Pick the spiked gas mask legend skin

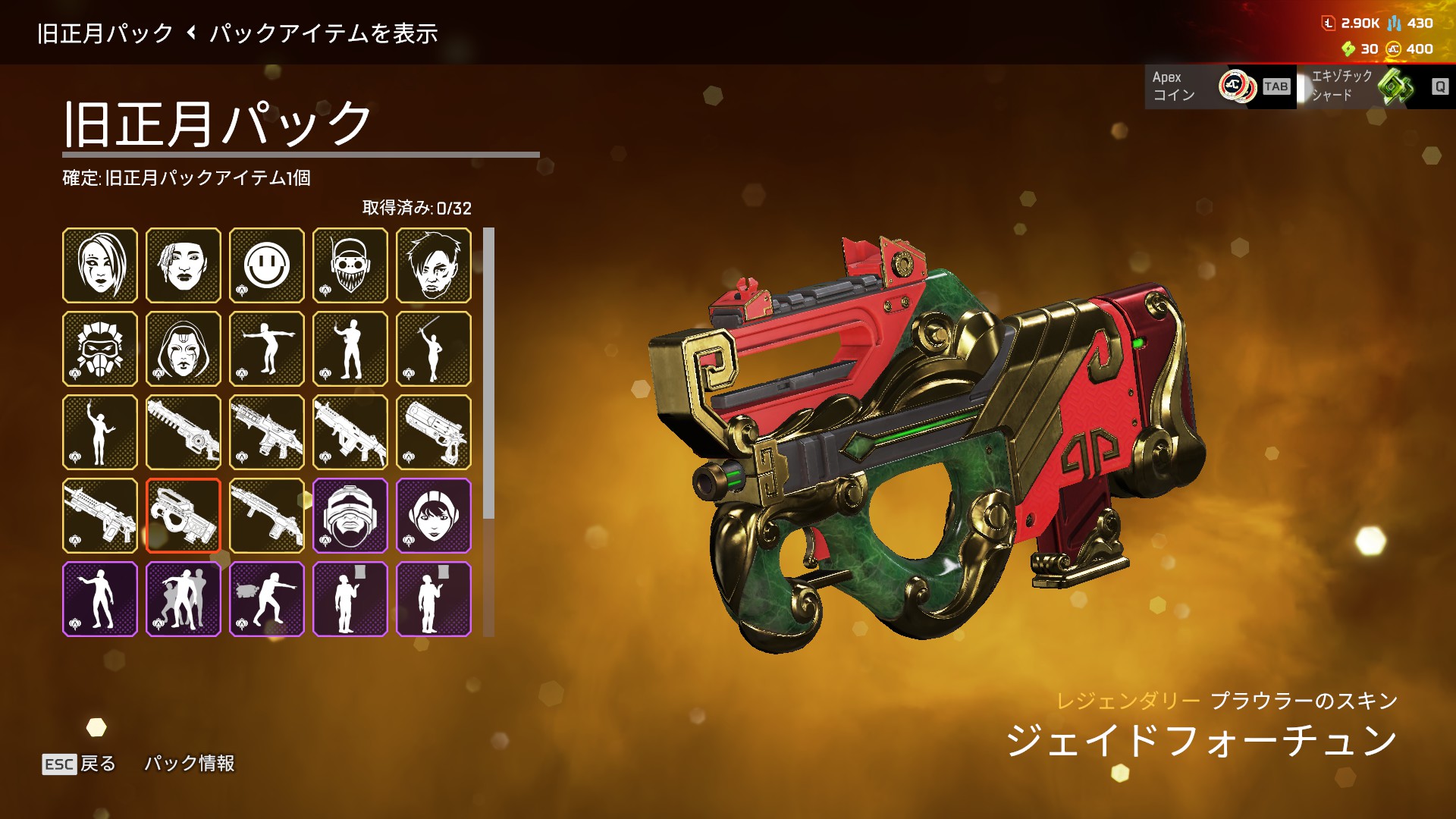pyautogui.click(x=100, y=349)
